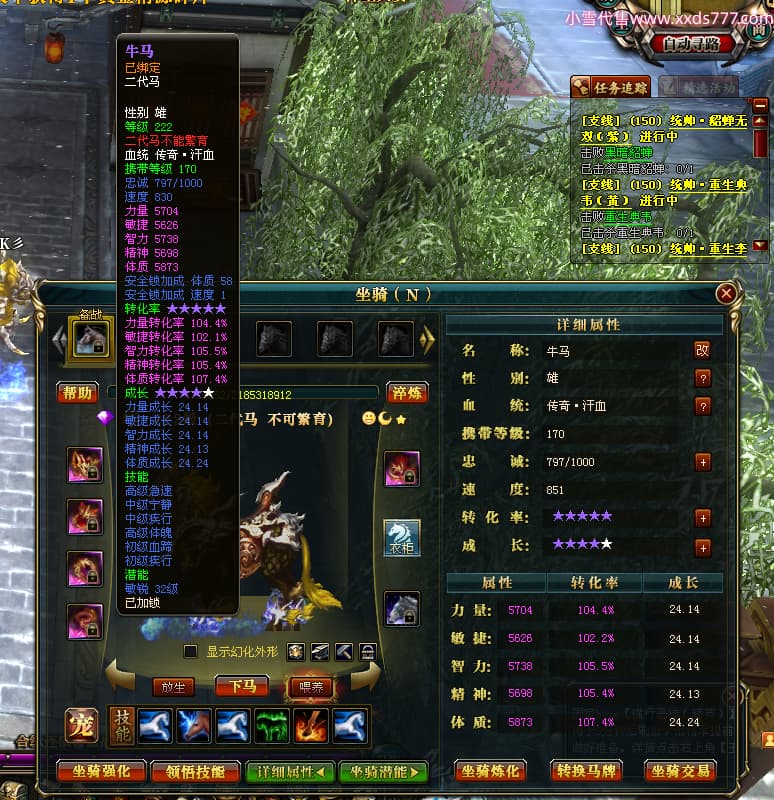The image size is (774, 800).
Task: Open the 坐骑潜能 mount potential panel
Action: [x=382, y=771]
